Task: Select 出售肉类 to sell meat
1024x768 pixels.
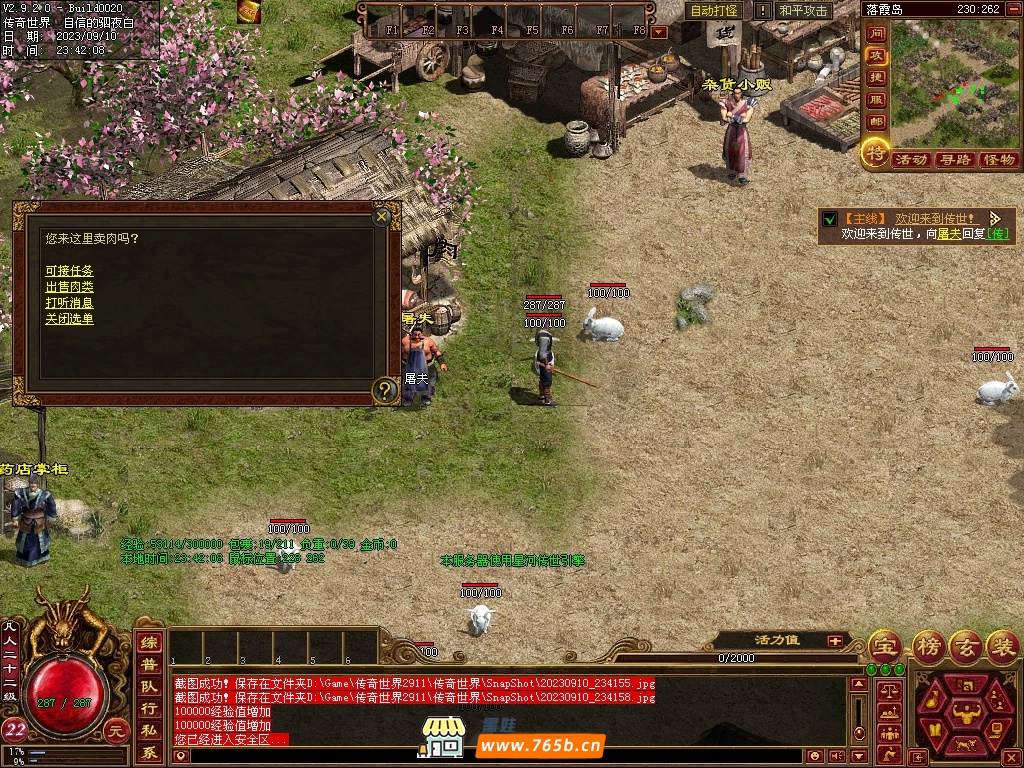Action: pos(69,287)
